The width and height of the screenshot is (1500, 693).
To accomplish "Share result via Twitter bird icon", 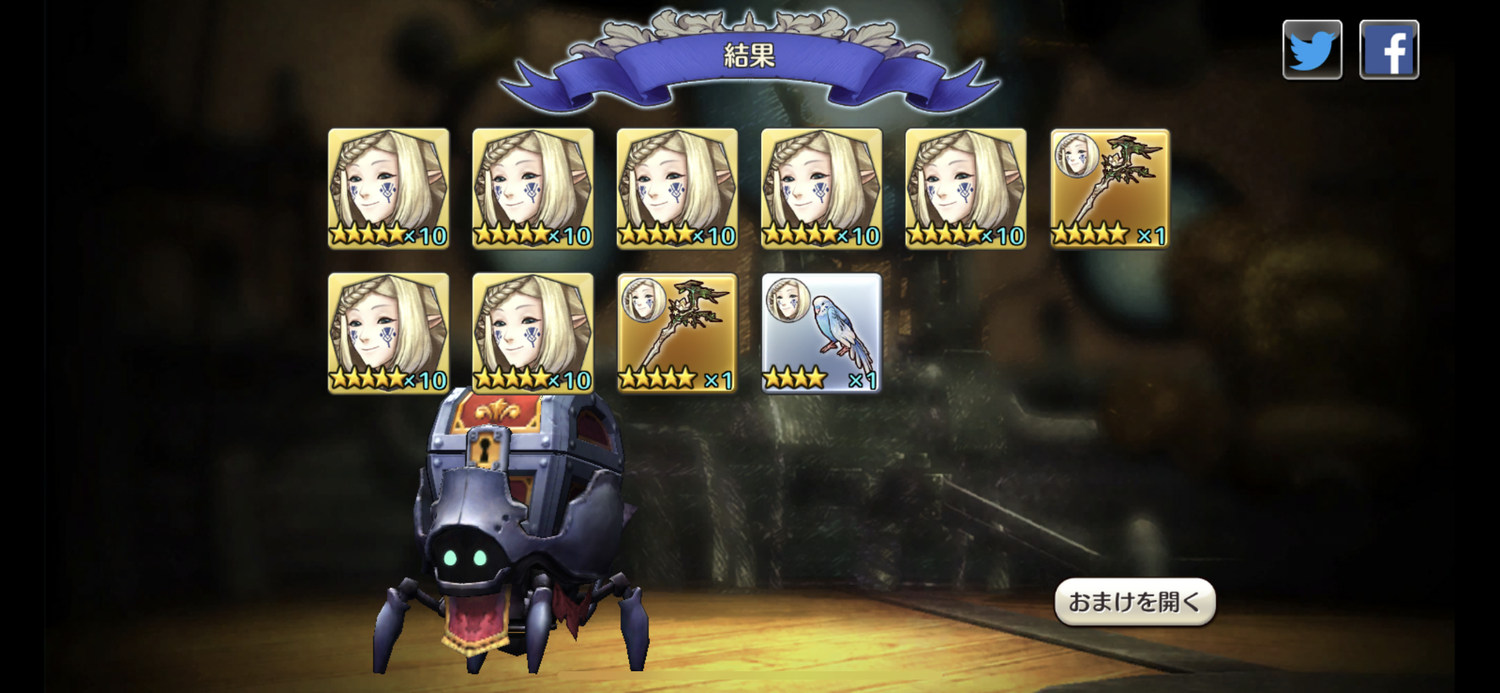I will tap(1312, 49).
